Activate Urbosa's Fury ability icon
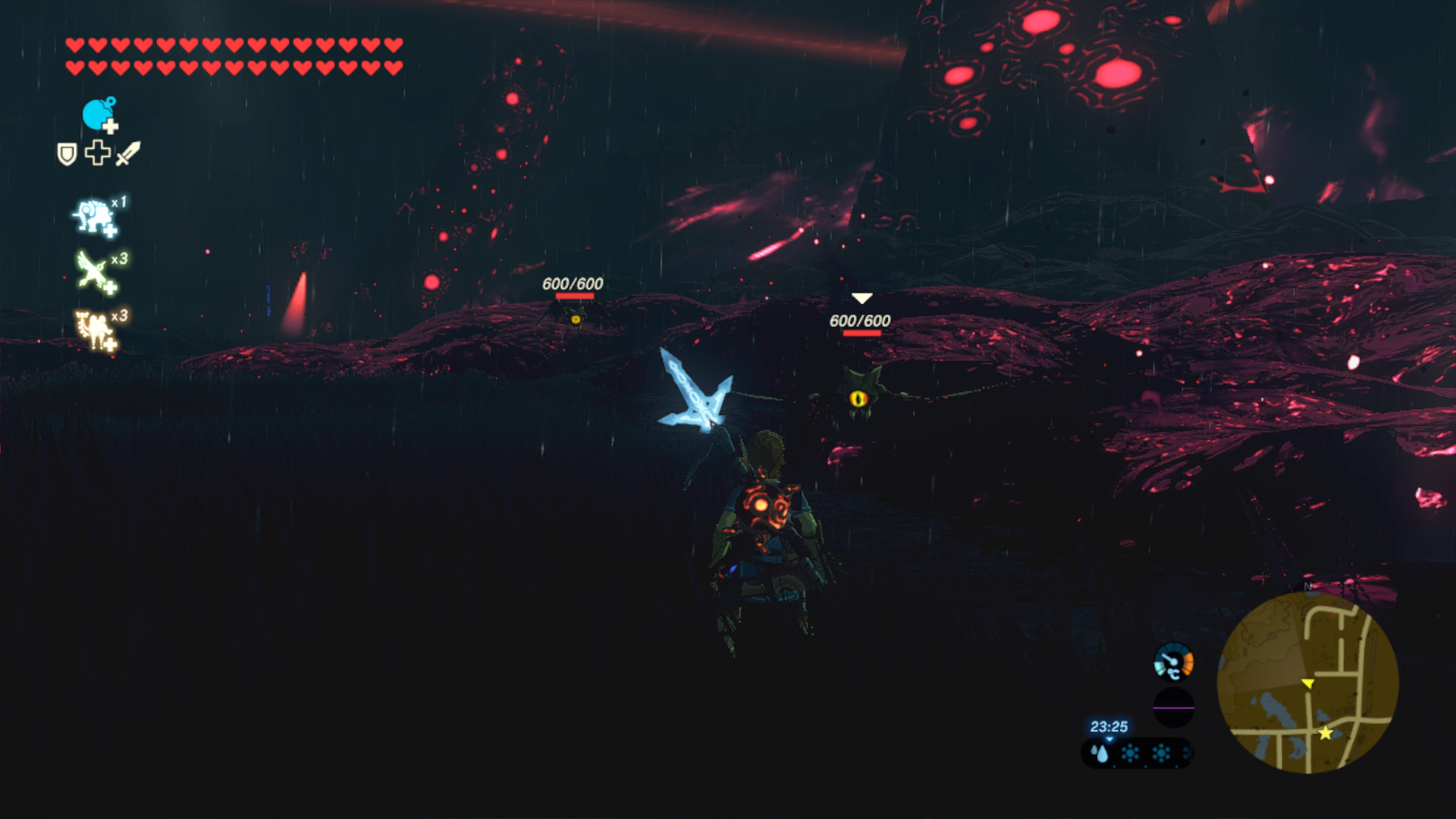 click(95, 329)
